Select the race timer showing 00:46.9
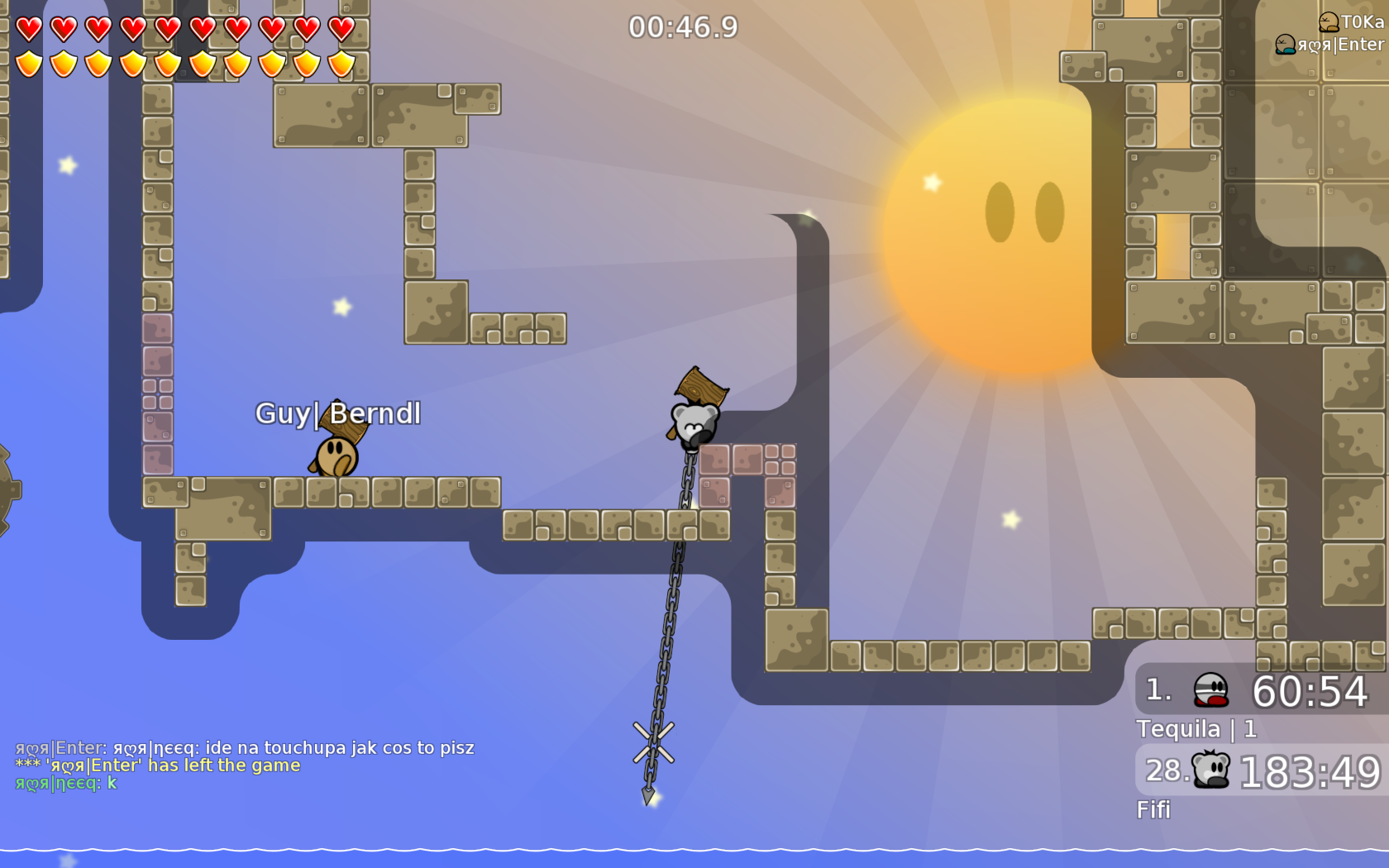 (x=681, y=26)
